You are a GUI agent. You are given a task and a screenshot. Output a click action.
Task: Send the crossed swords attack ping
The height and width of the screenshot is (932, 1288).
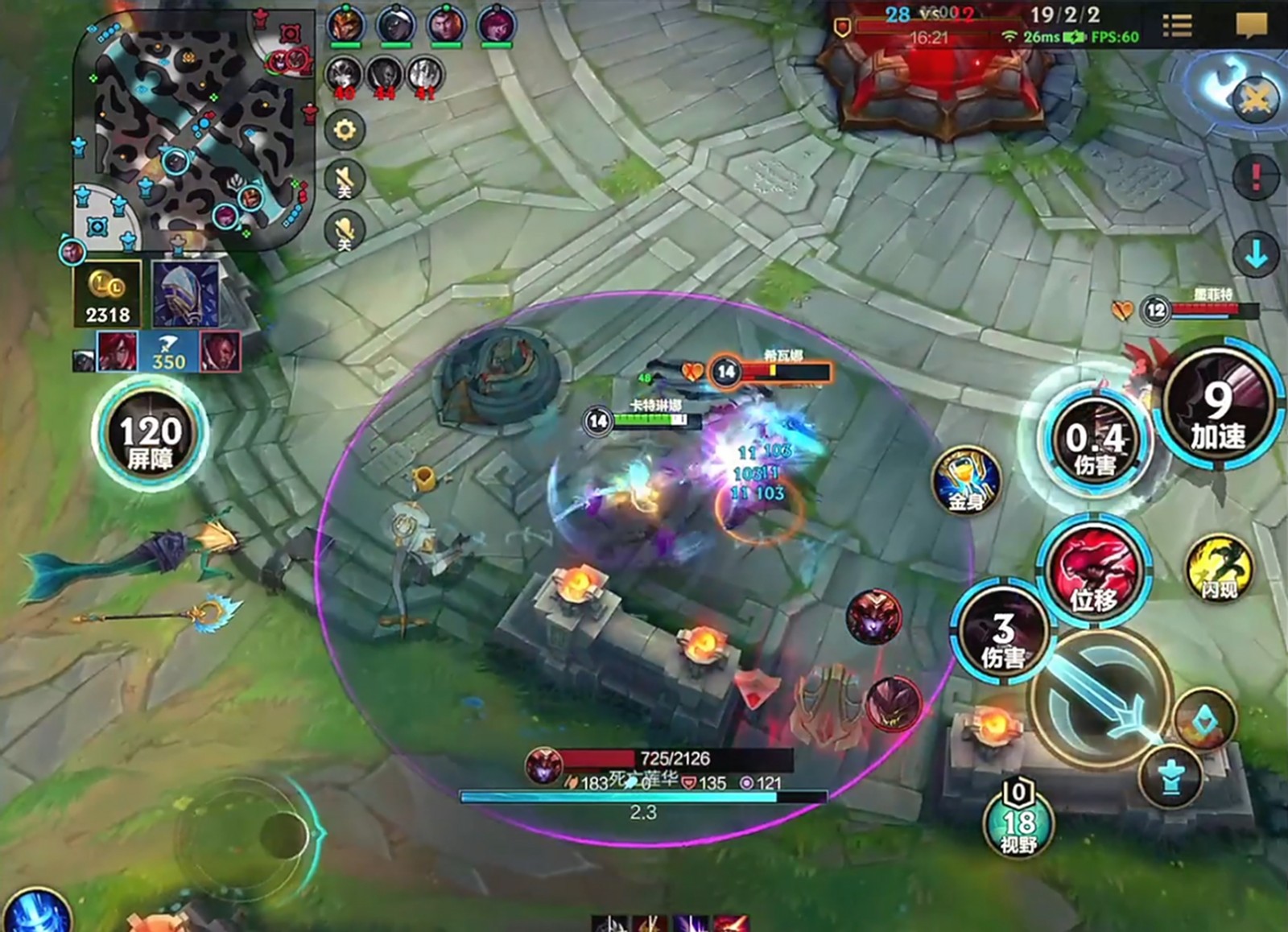(x=1256, y=99)
